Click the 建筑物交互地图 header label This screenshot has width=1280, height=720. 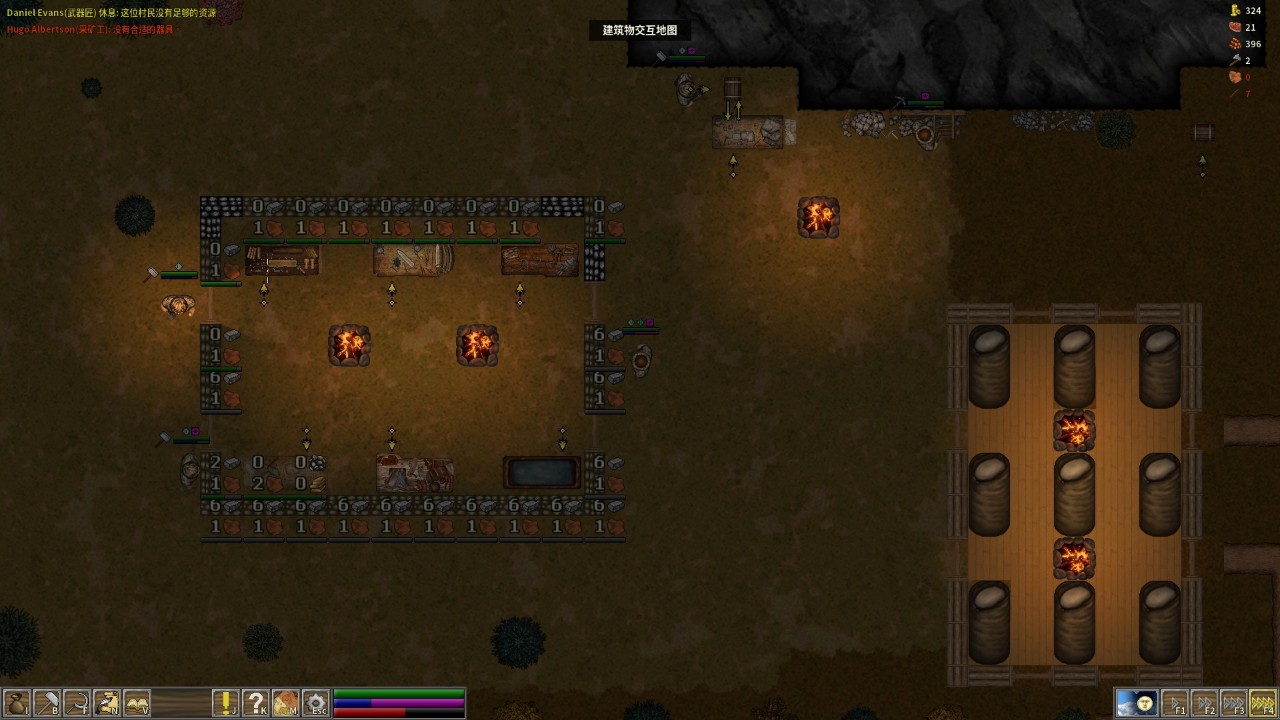(x=640, y=30)
